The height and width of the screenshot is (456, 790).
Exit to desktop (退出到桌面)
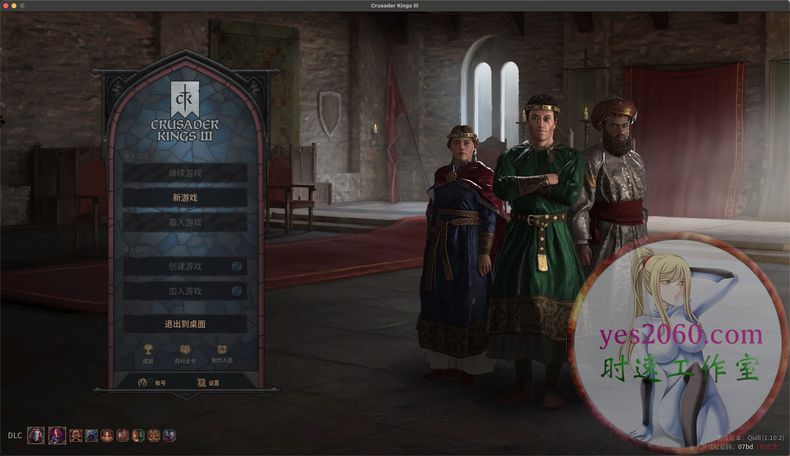[184, 324]
